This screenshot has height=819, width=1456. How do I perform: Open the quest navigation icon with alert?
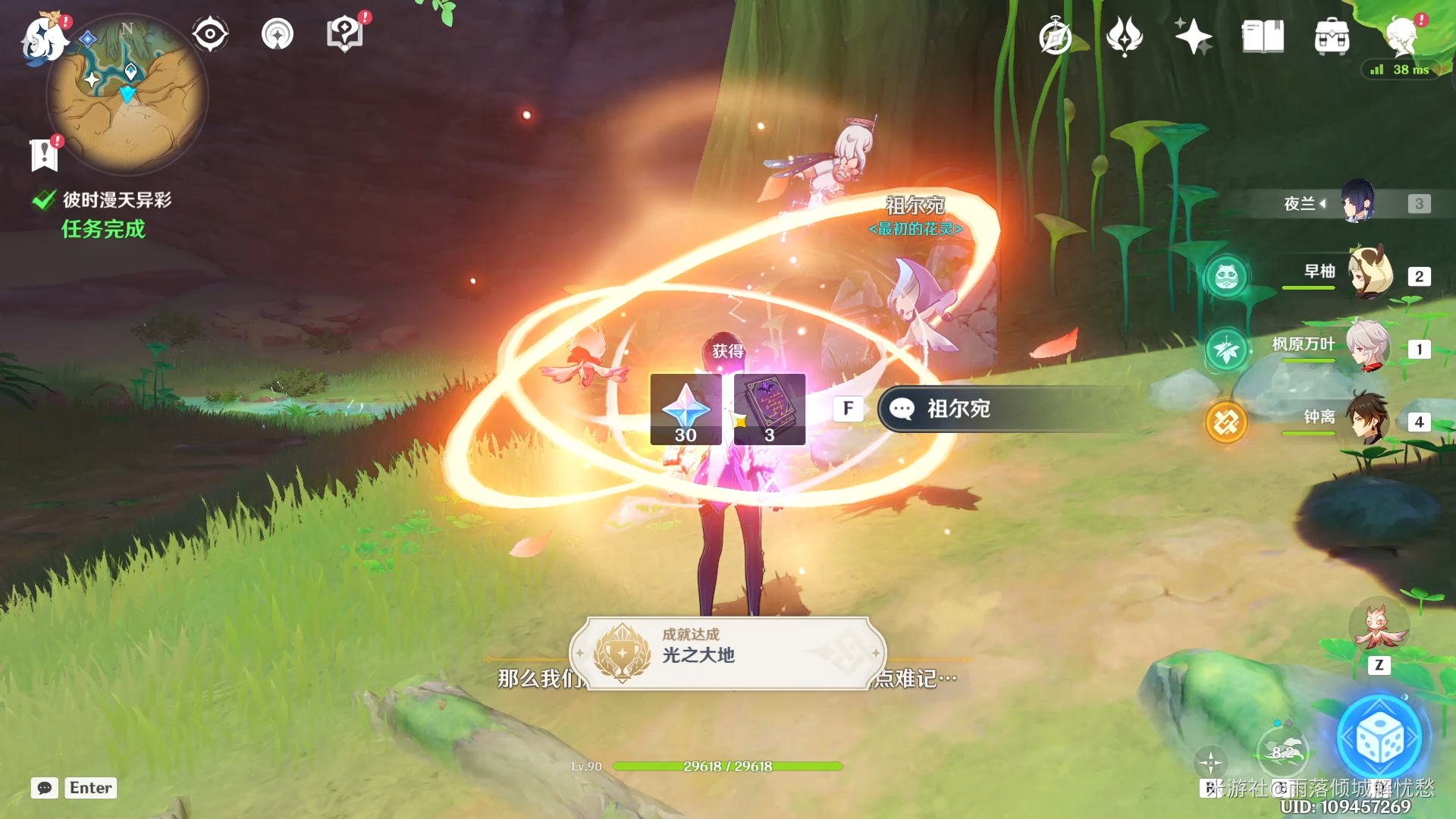pos(345,34)
